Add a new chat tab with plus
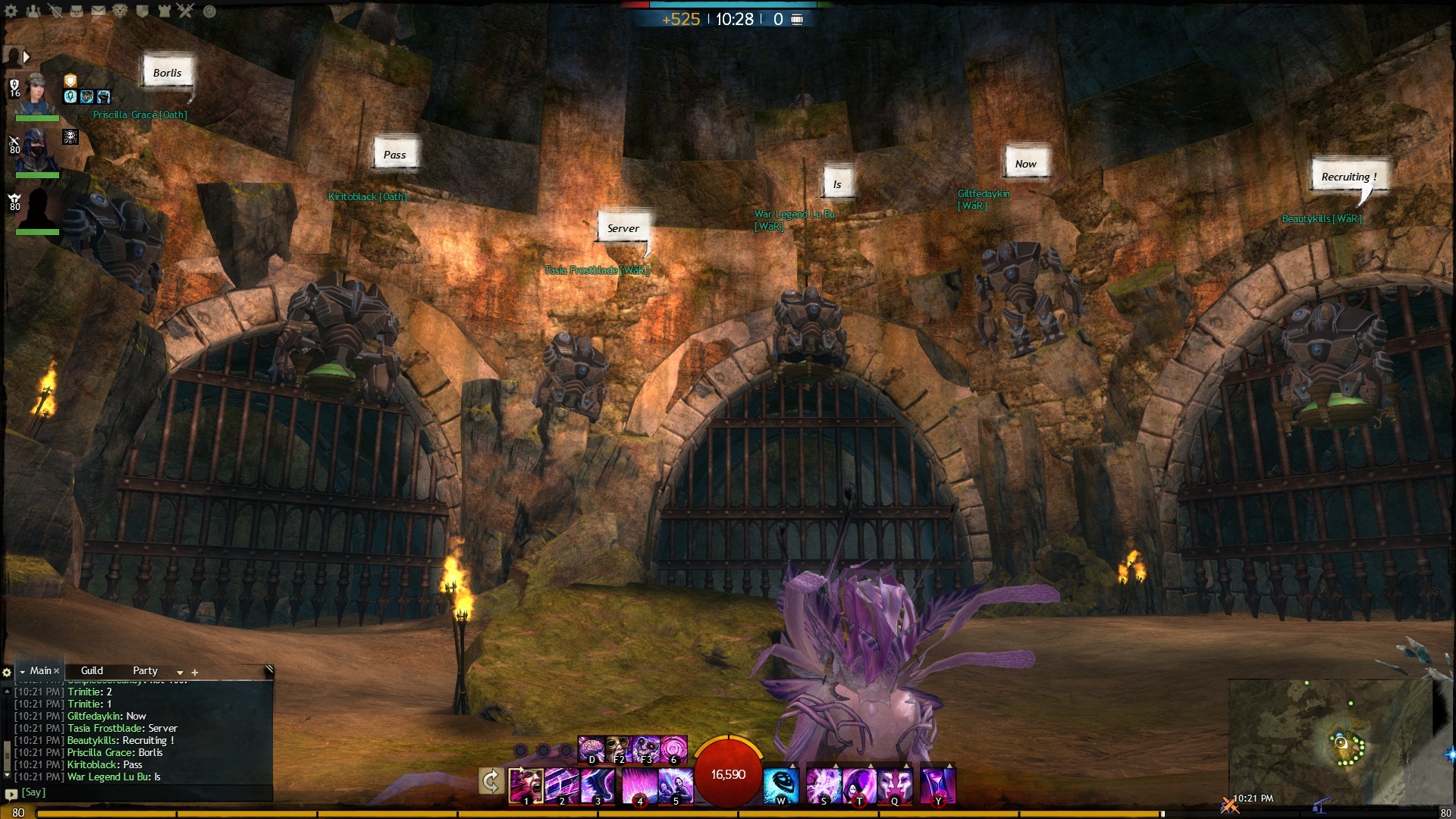The width and height of the screenshot is (1456, 819). click(195, 673)
